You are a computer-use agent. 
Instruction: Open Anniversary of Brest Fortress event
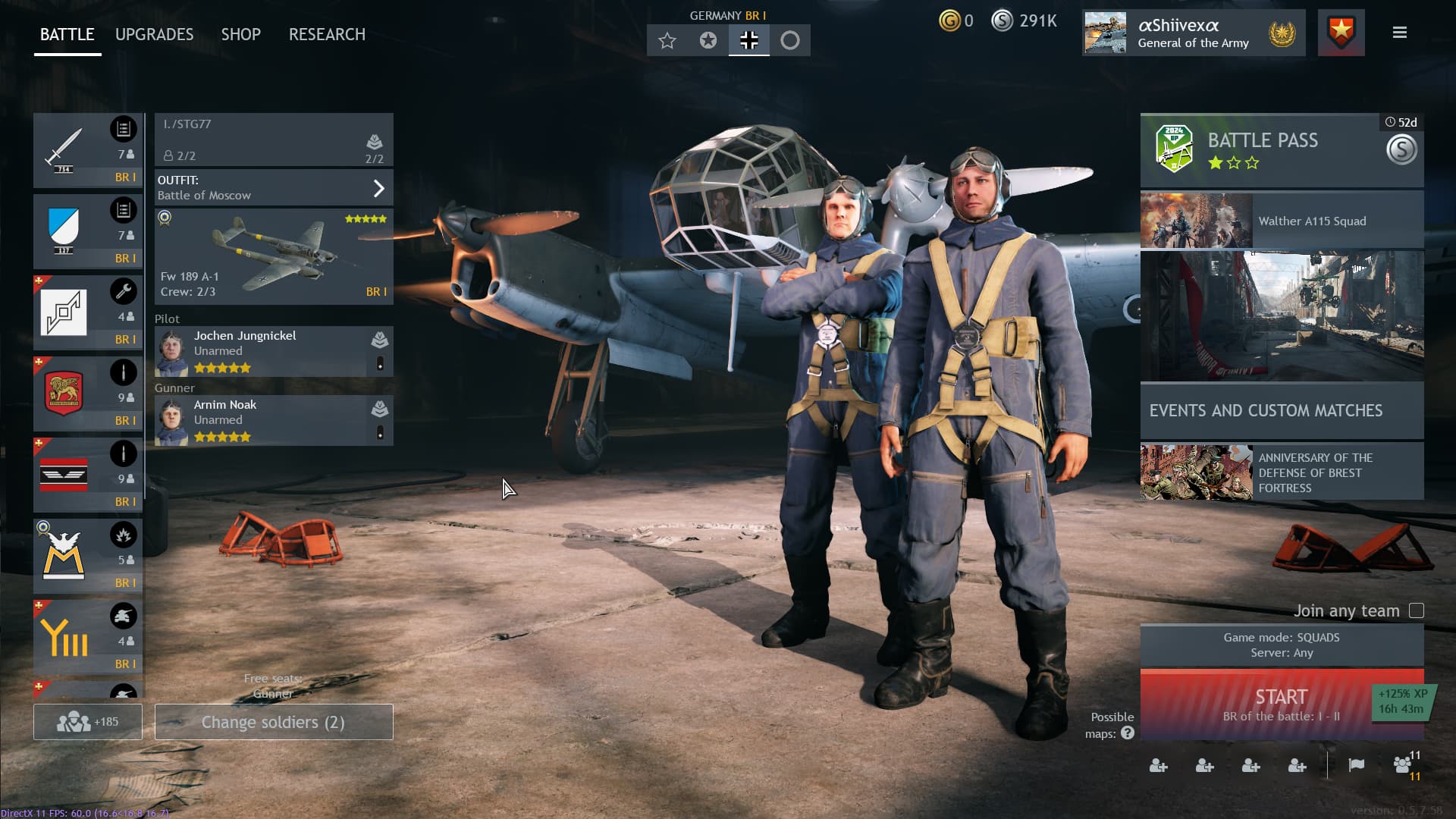pyautogui.click(x=1281, y=472)
